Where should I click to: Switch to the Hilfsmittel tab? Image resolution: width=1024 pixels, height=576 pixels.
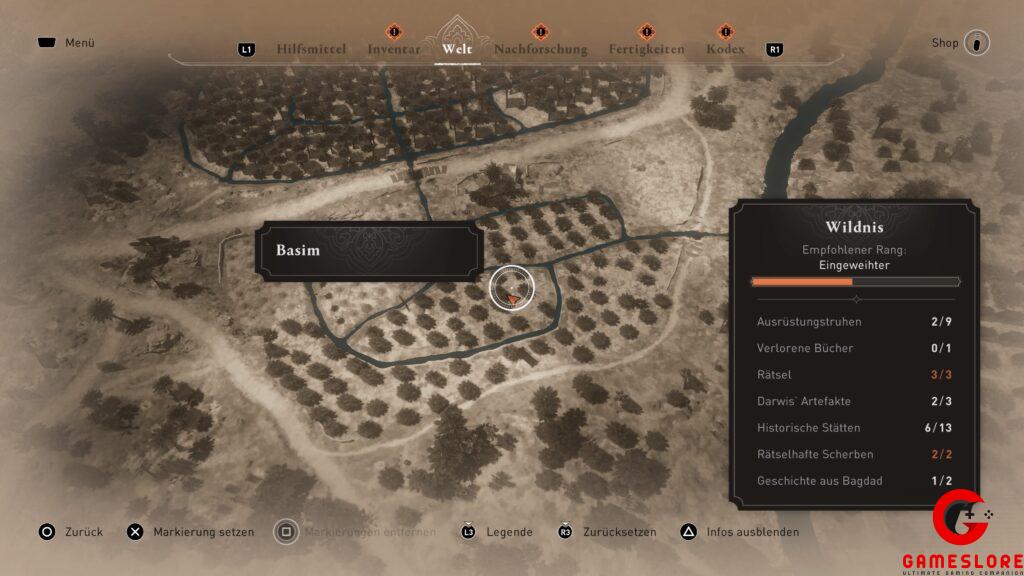311,49
